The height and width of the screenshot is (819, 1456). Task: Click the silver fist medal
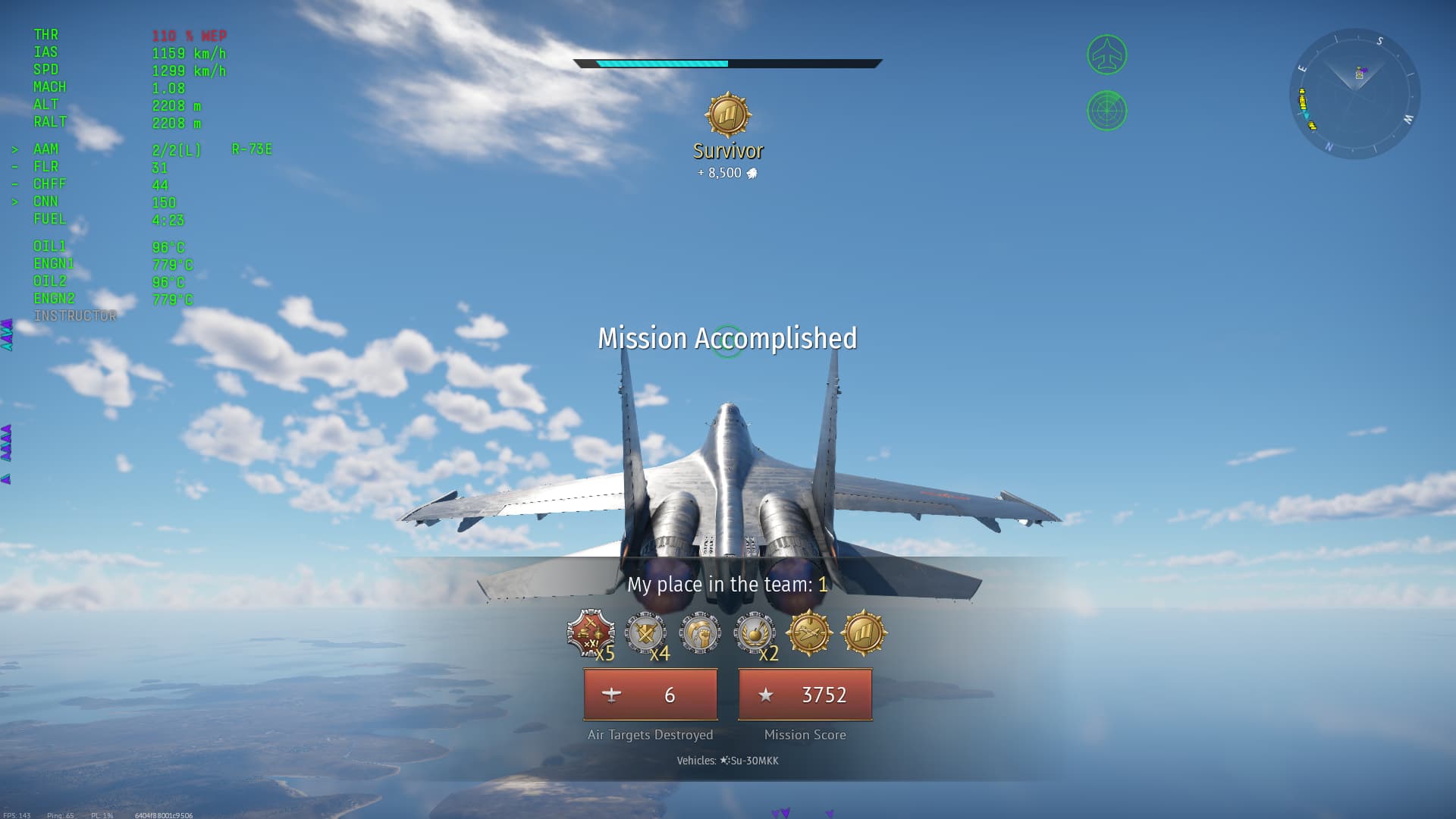[x=699, y=632]
